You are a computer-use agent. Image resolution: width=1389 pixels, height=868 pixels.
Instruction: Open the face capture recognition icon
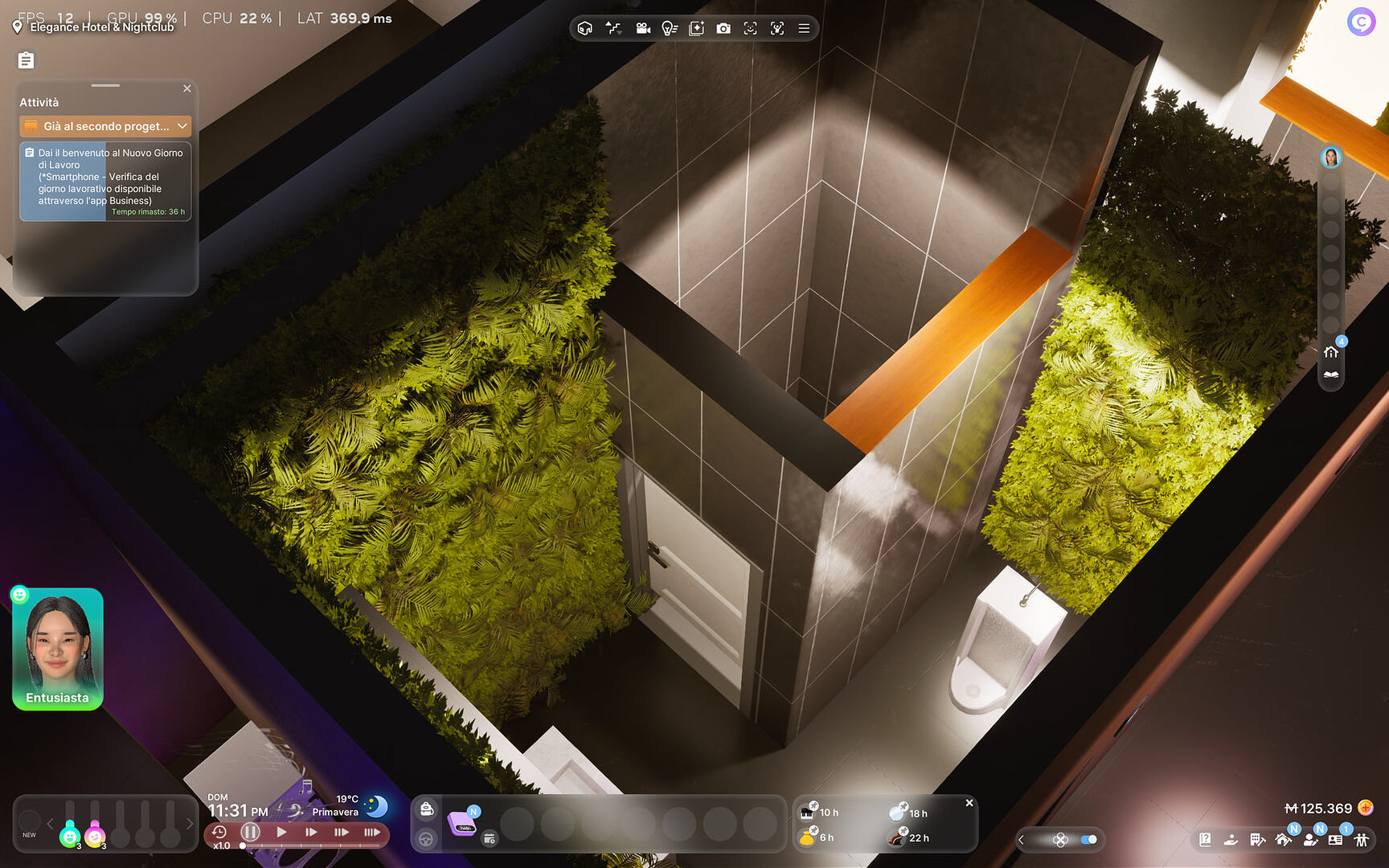[x=751, y=28]
